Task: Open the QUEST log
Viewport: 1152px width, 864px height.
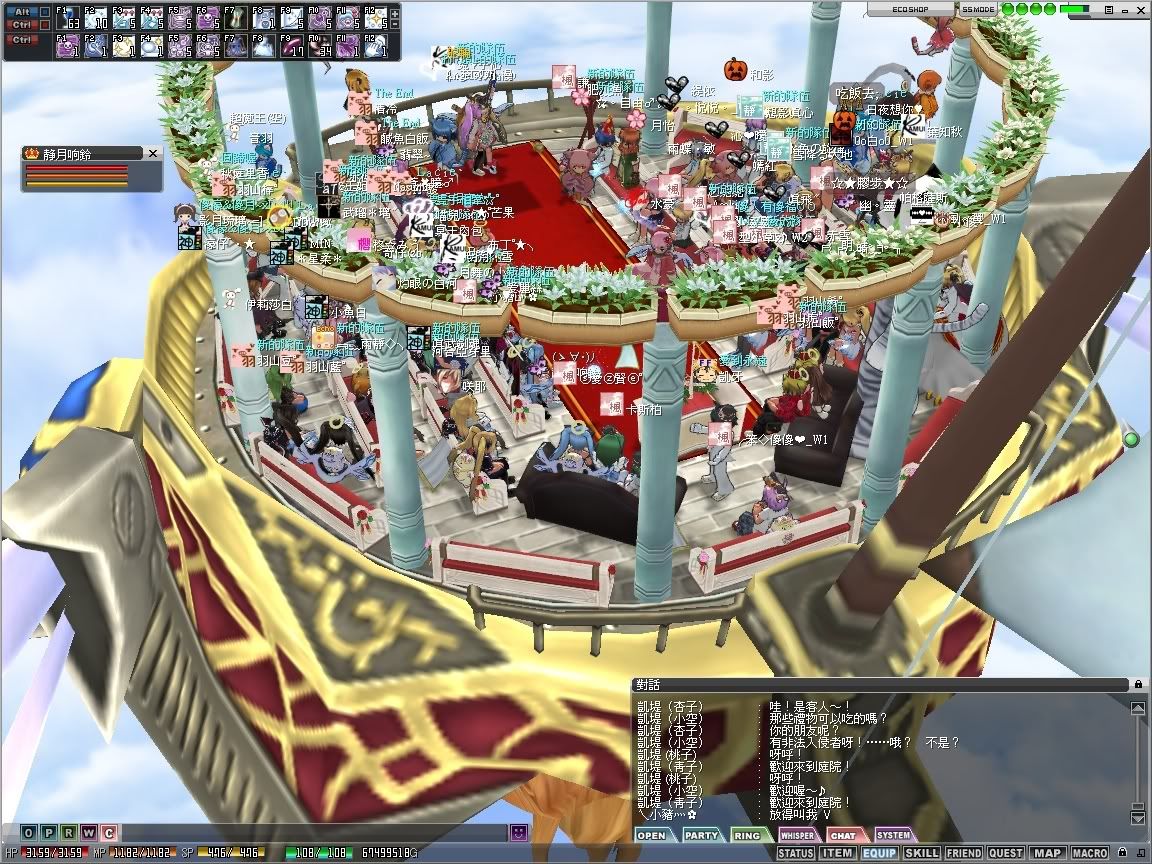Action: [1006, 853]
